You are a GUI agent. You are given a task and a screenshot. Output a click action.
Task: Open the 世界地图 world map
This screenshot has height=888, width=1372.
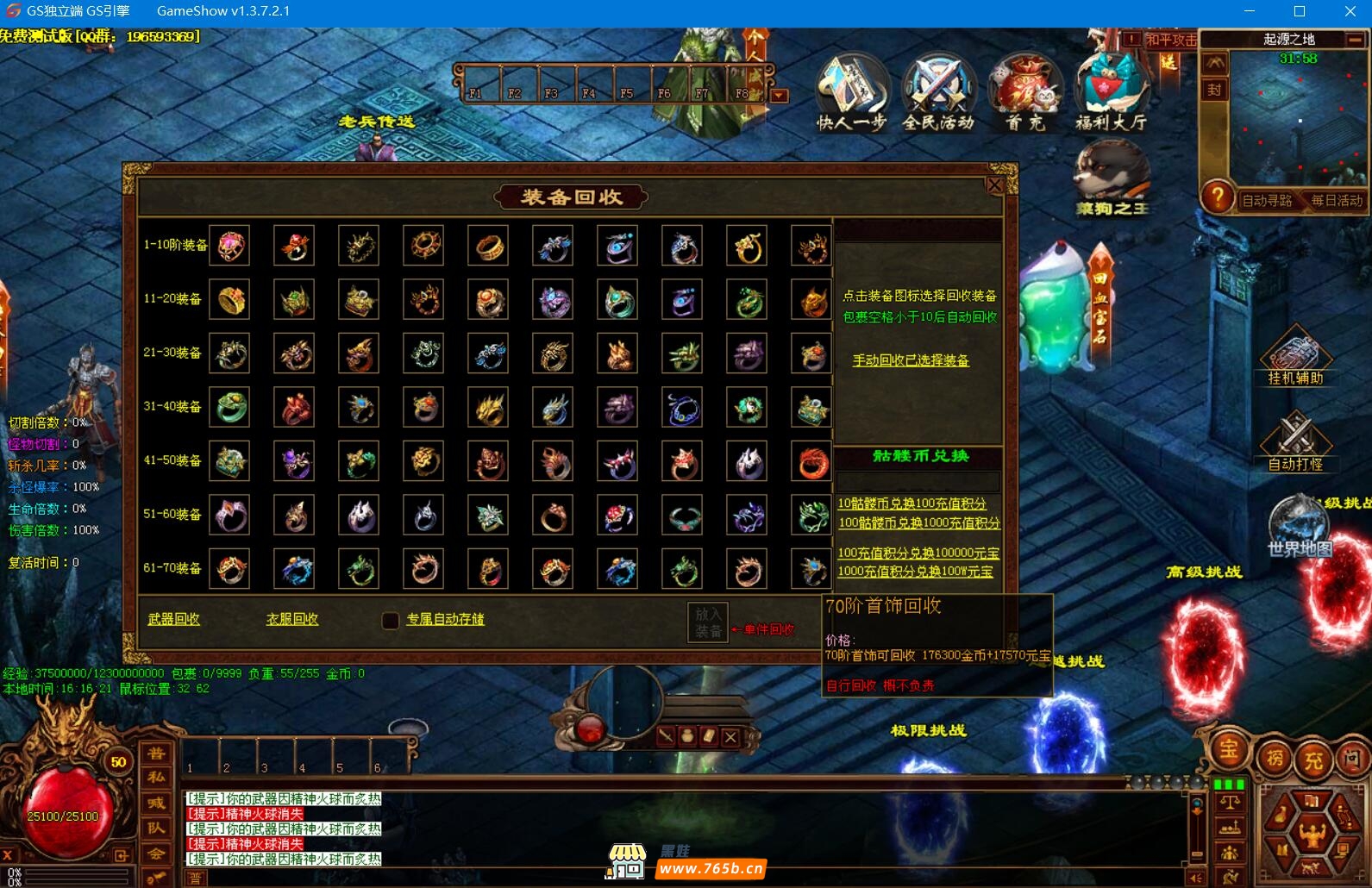pos(1300,528)
